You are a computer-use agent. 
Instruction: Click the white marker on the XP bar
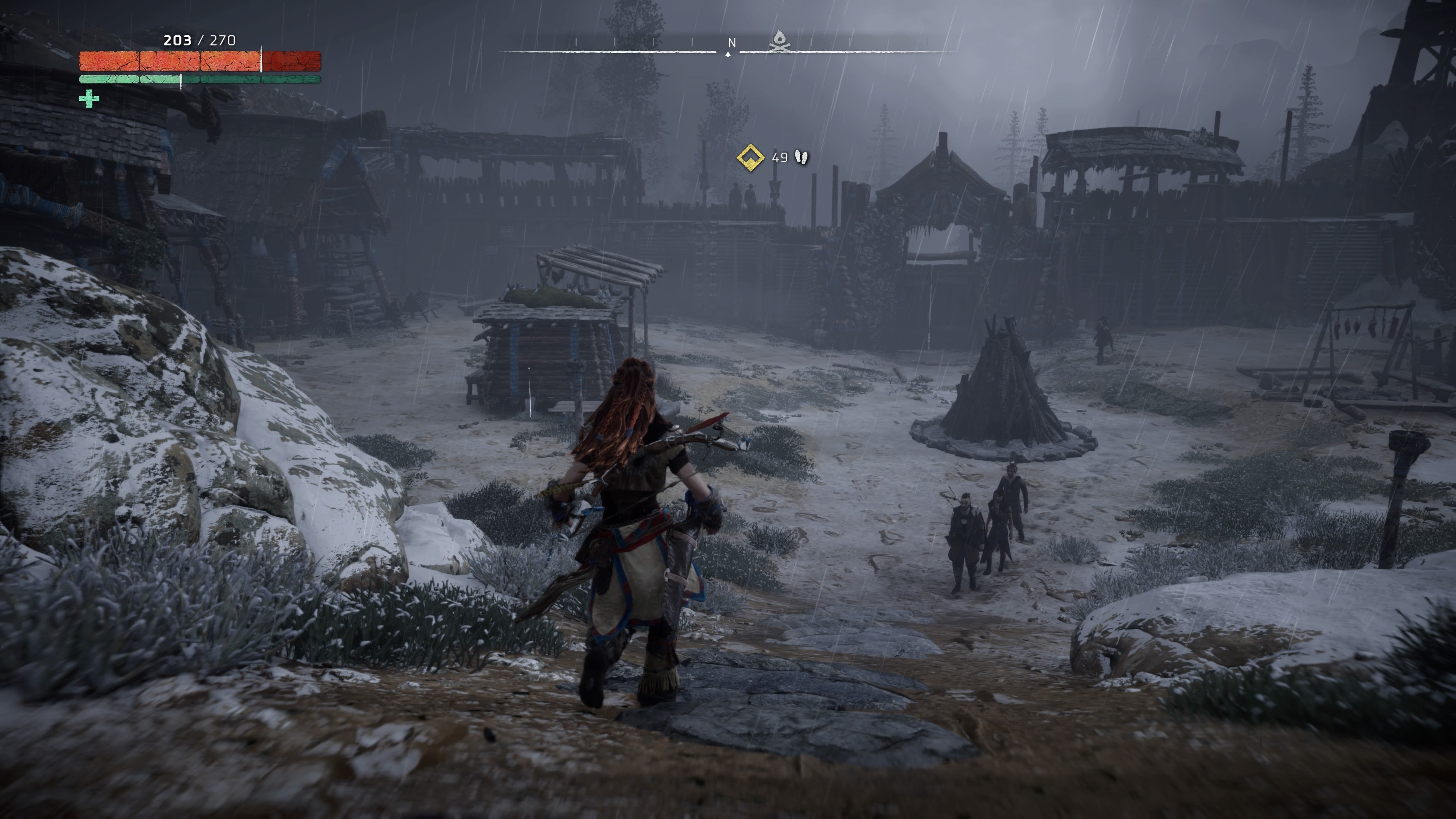(x=181, y=81)
